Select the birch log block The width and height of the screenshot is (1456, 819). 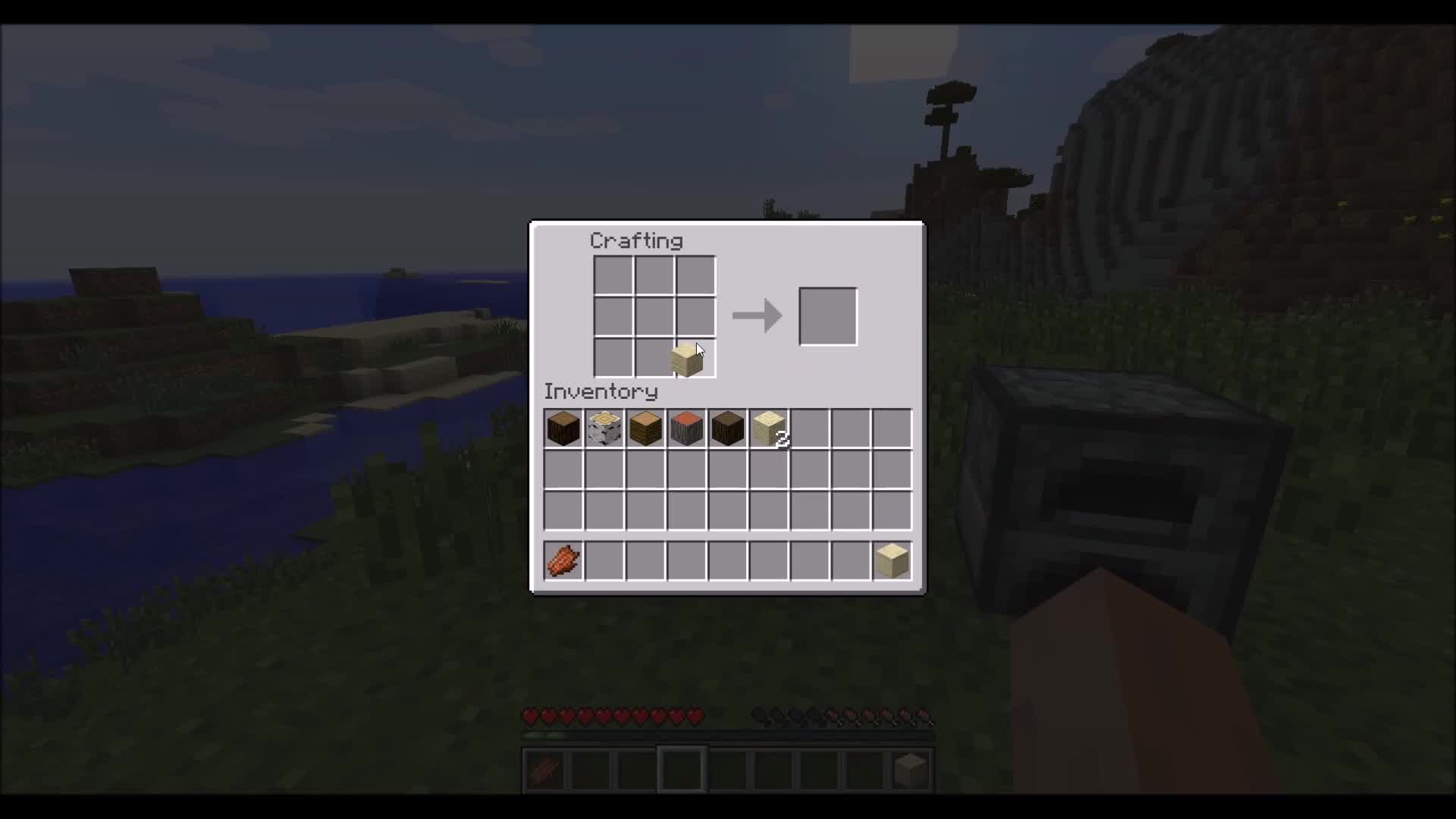click(x=604, y=428)
